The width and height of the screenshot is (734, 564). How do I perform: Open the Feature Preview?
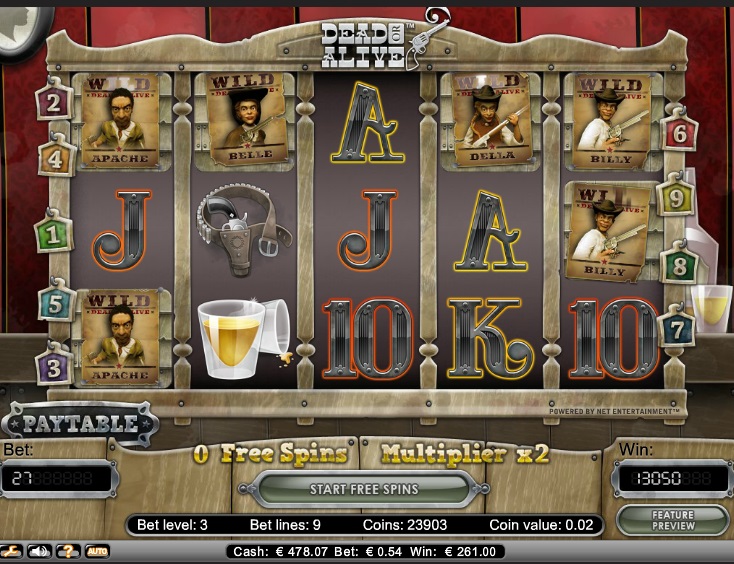pos(671,520)
